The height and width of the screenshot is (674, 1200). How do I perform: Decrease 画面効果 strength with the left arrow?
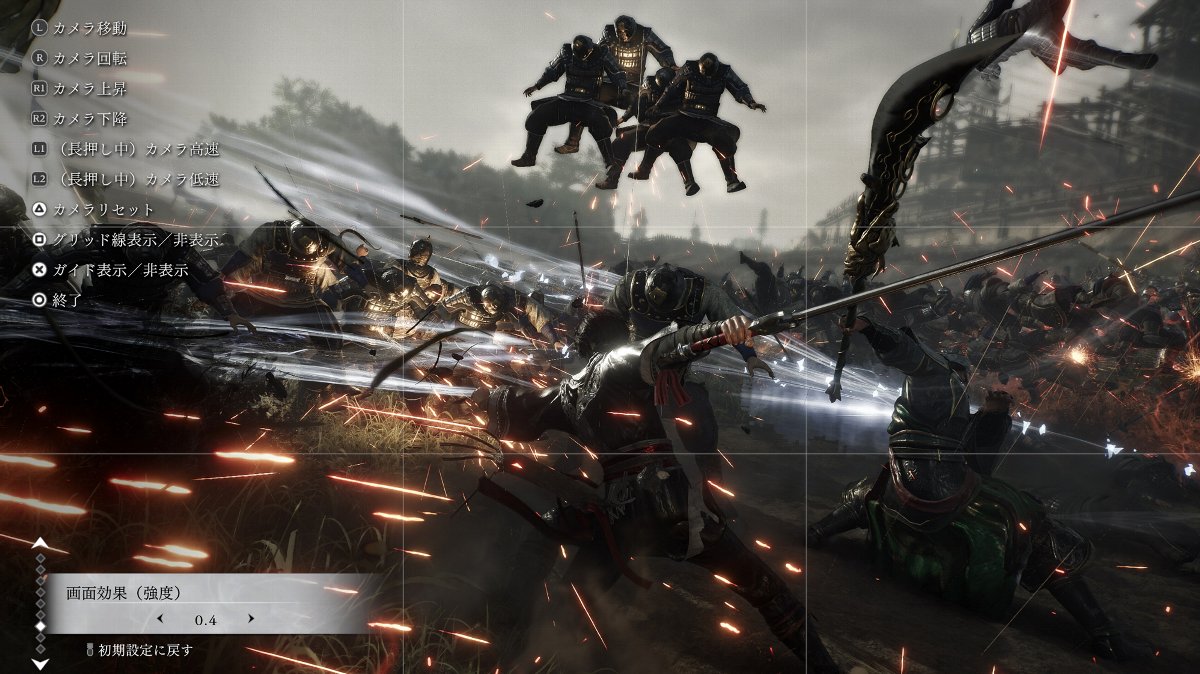coord(160,619)
